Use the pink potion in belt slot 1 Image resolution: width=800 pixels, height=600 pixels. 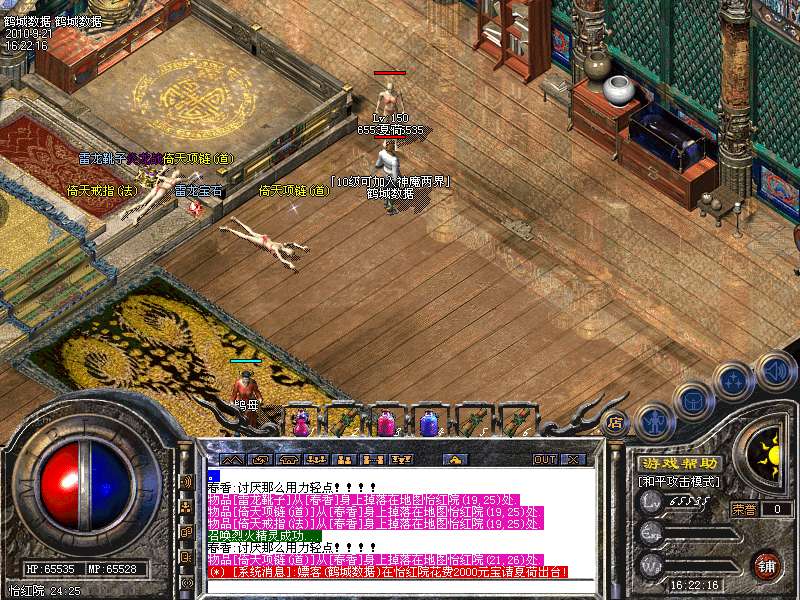point(301,424)
